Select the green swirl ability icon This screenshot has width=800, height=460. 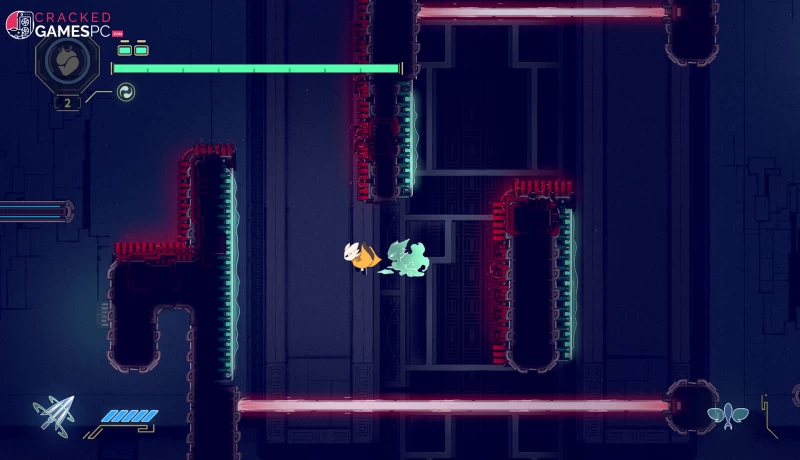pos(126,93)
